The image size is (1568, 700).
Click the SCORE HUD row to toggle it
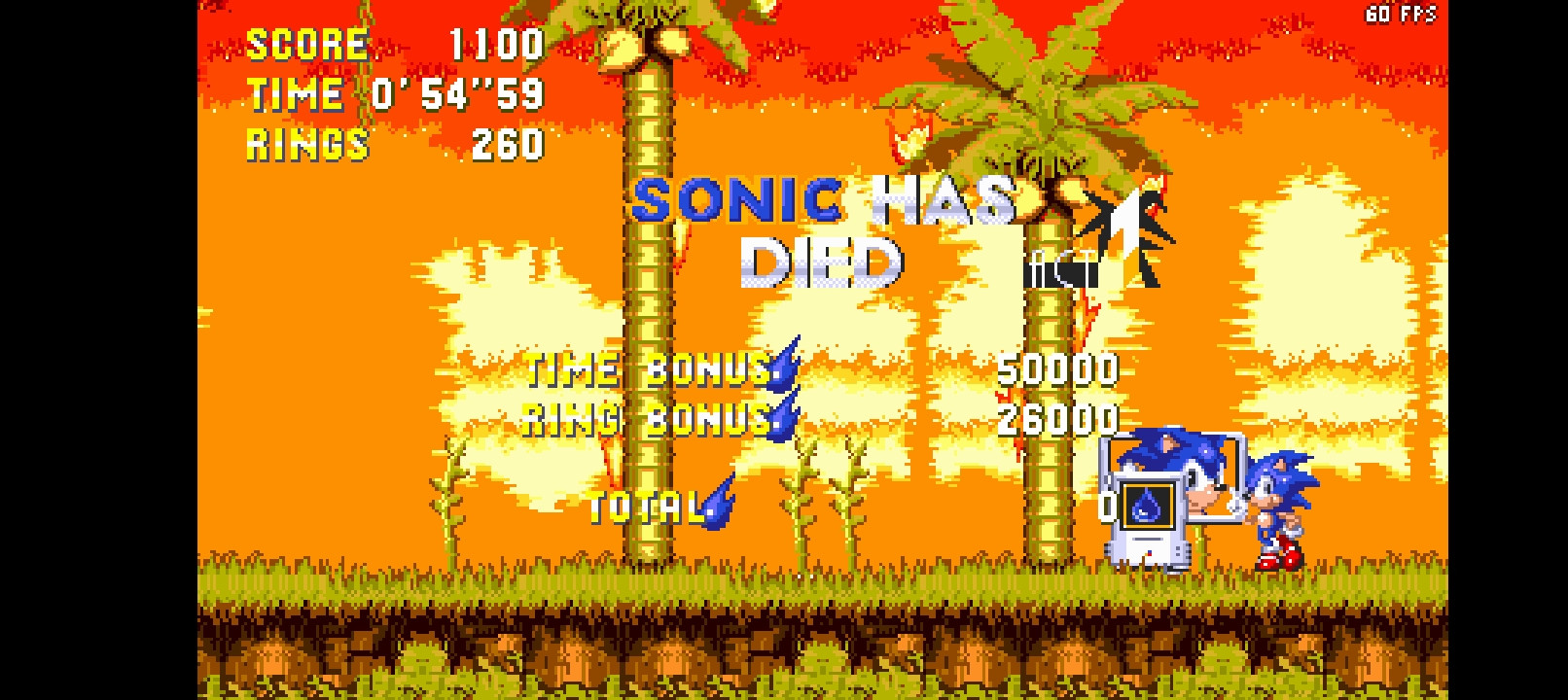[306, 43]
